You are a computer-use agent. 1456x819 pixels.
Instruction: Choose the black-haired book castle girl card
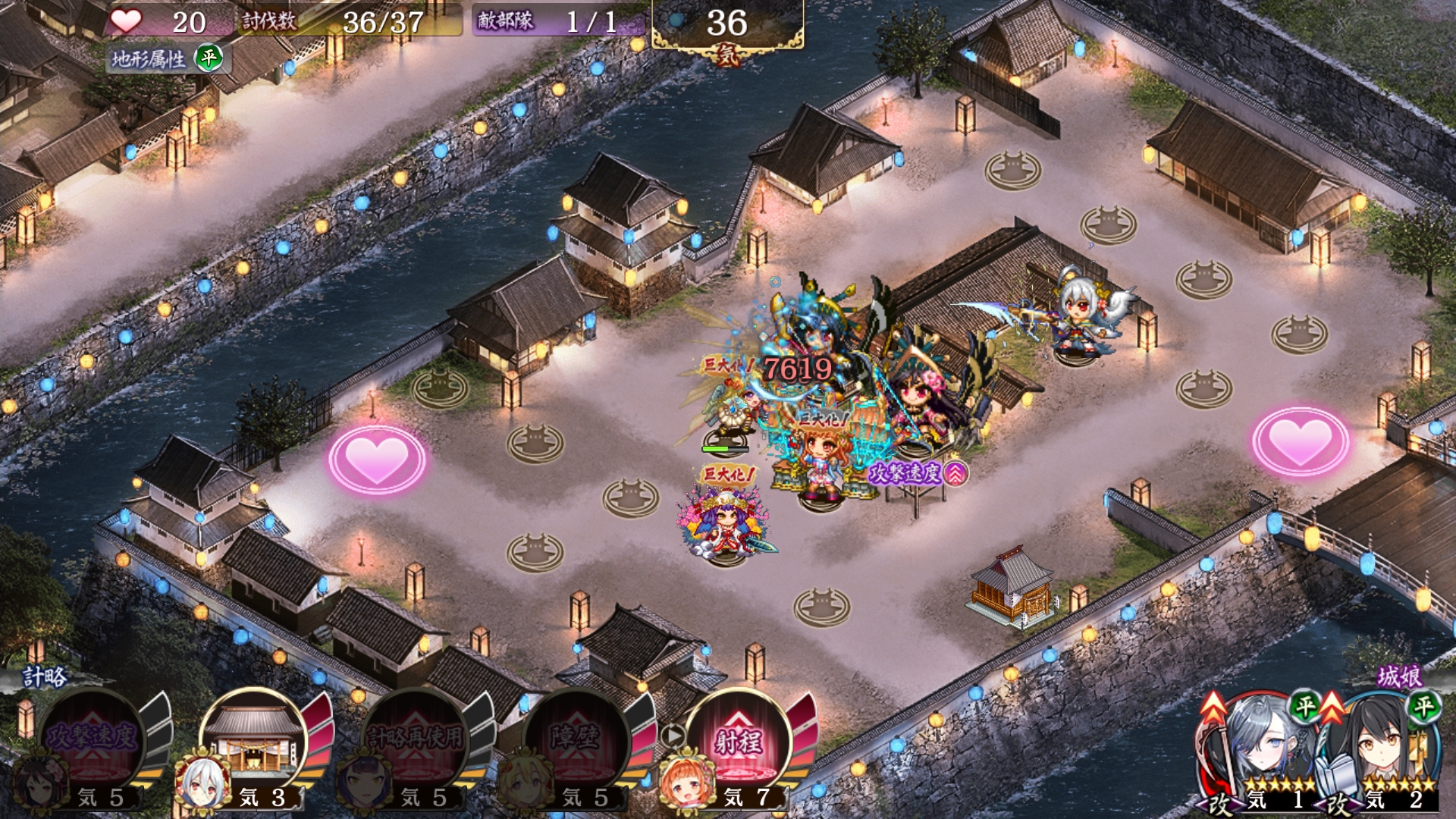tap(1380, 751)
